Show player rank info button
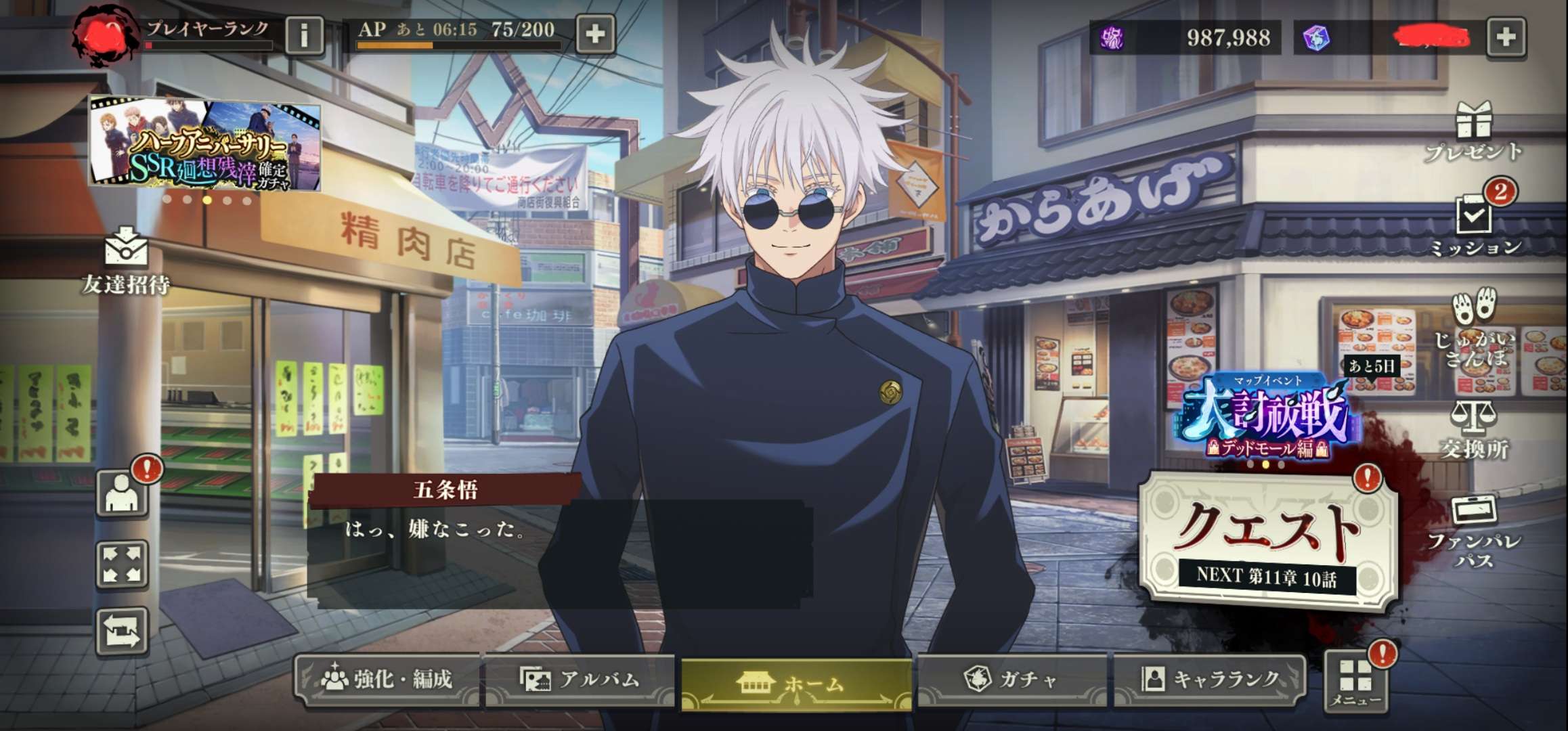 click(304, 34)
